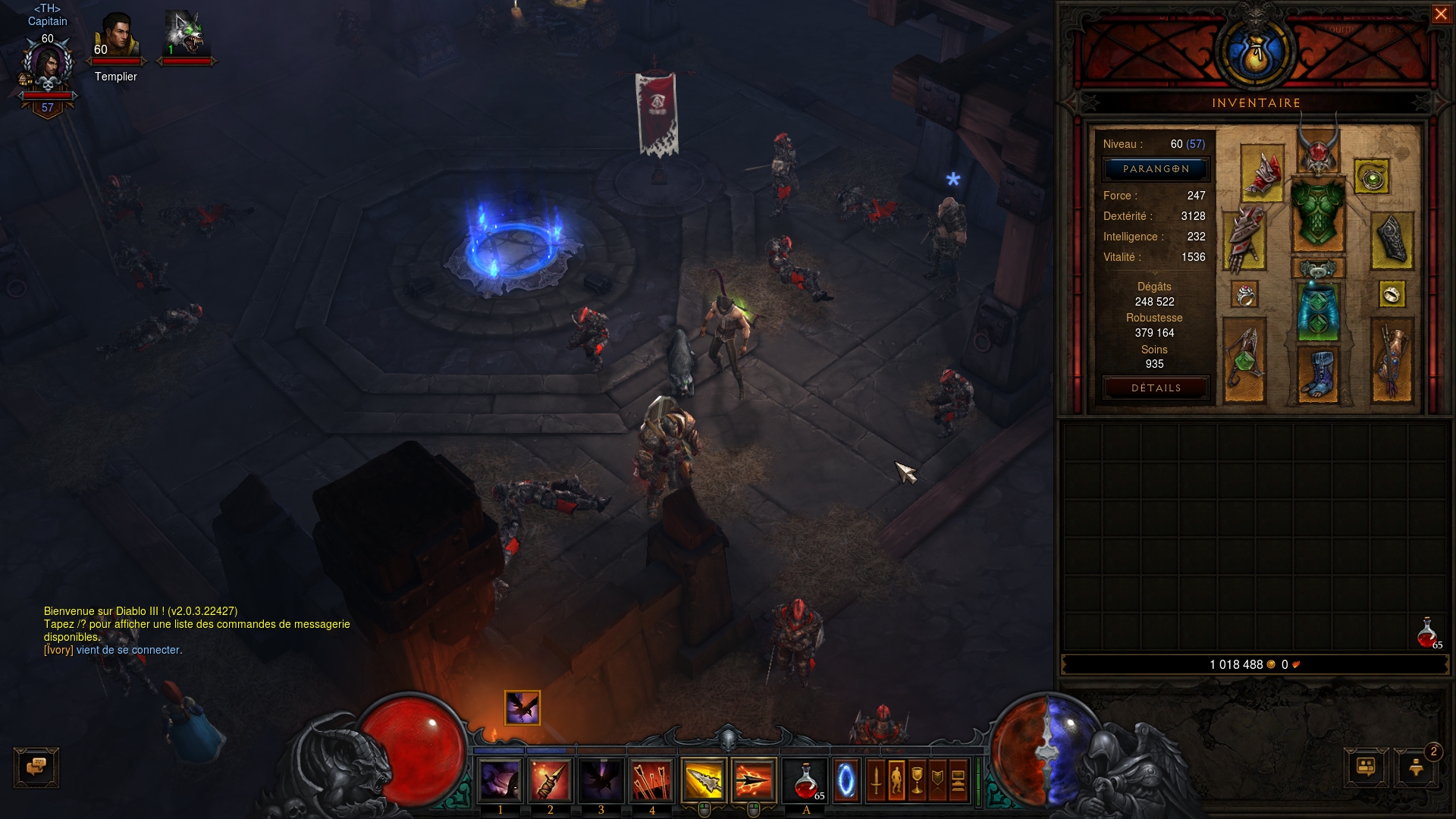Open the skills menu sword icon
This screenshot has height=819, width=1456.
pyautogui.click(x=876, y=781)
